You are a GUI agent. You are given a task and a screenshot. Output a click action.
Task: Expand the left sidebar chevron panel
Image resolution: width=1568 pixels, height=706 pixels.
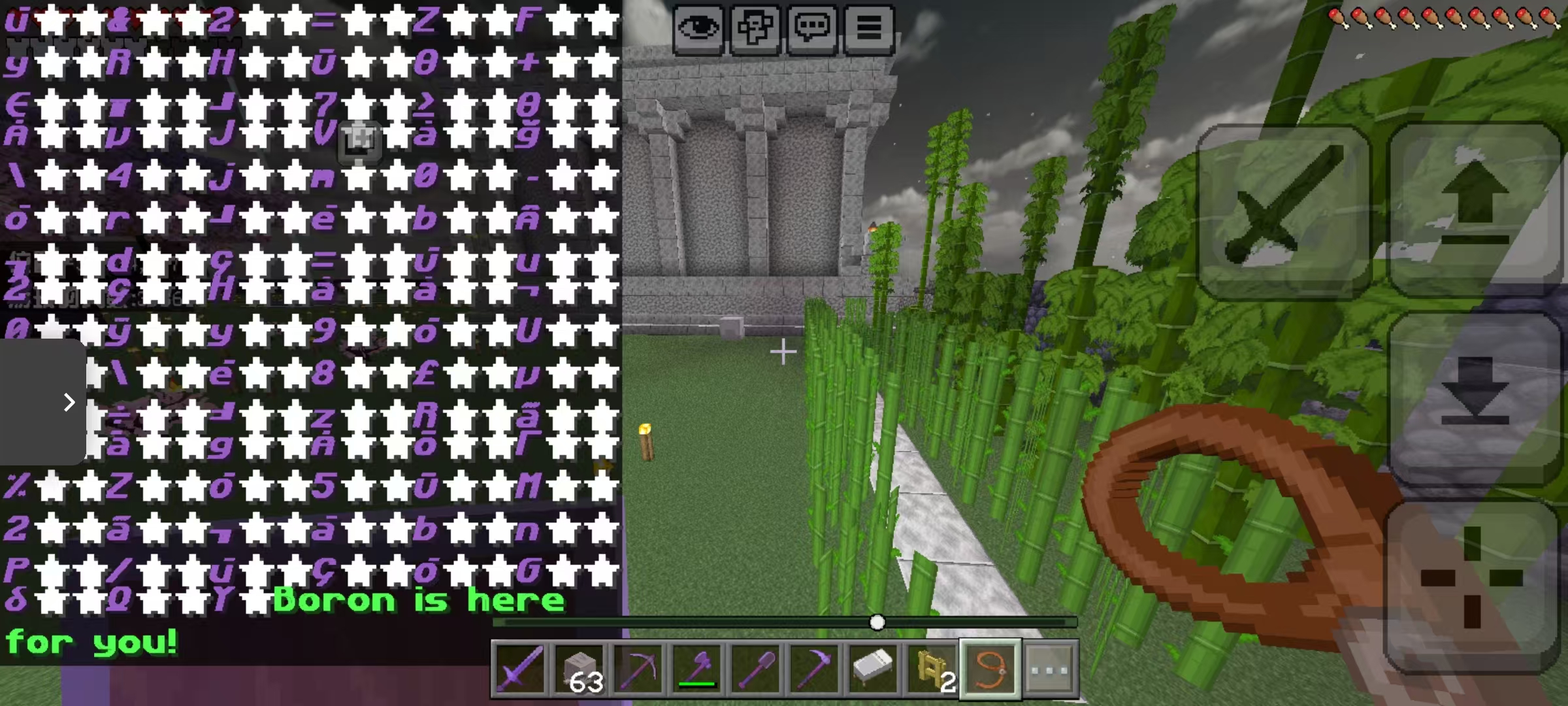(70, 403)
